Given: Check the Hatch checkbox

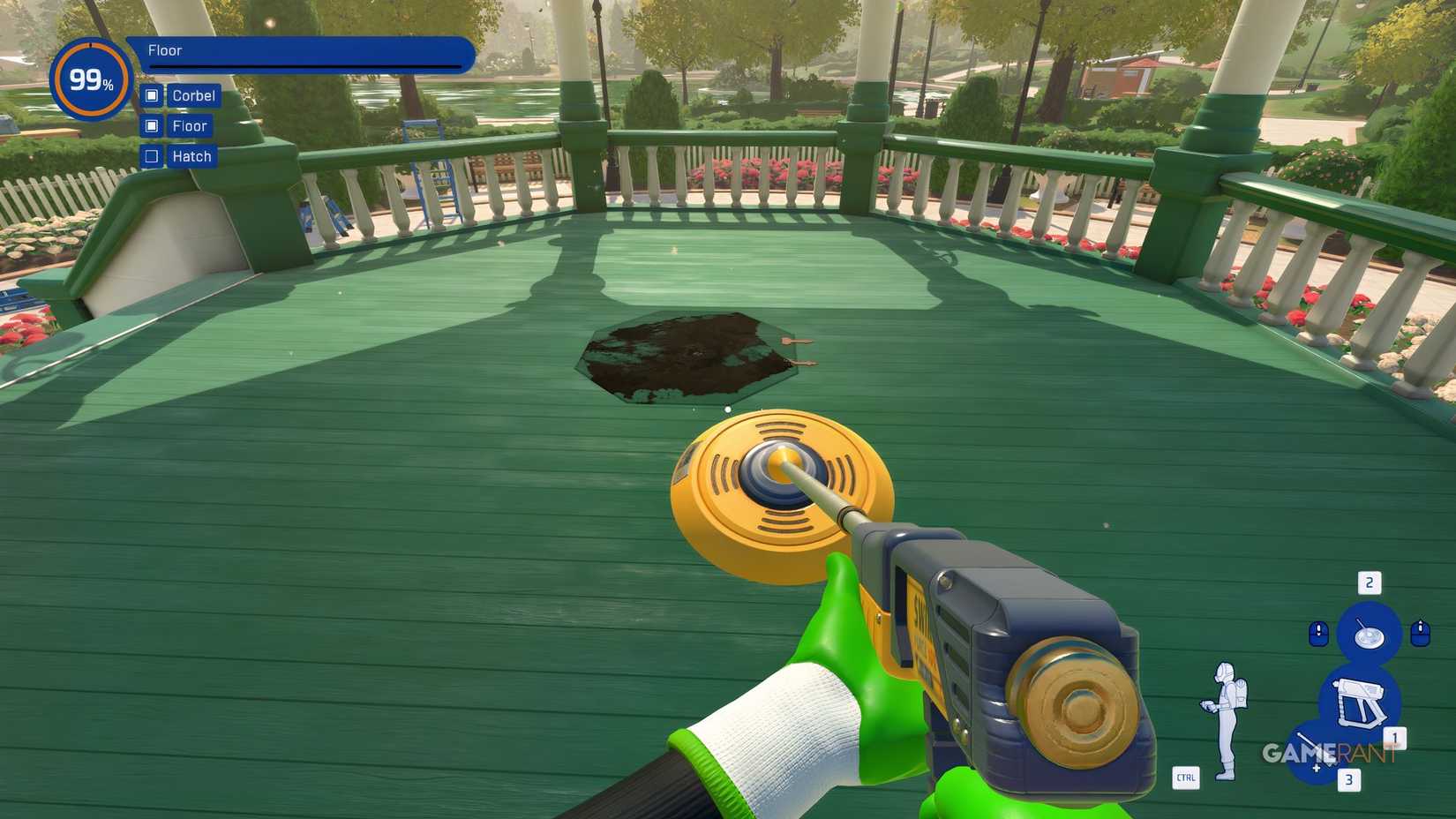Looking at the screenshot, I should point(152,156).
